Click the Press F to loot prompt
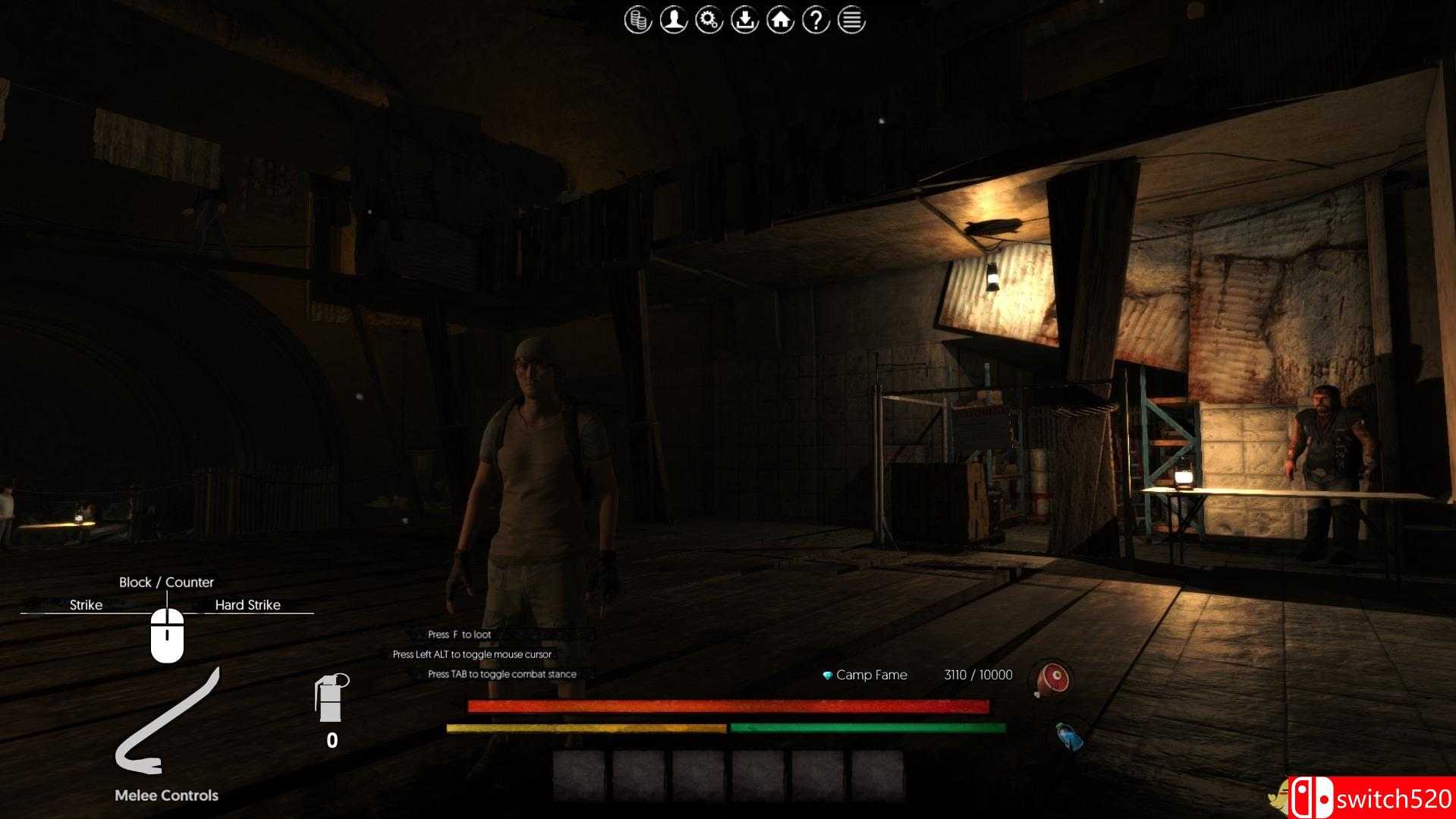The height and width of the screenshot is (819, 1456). 461,634
